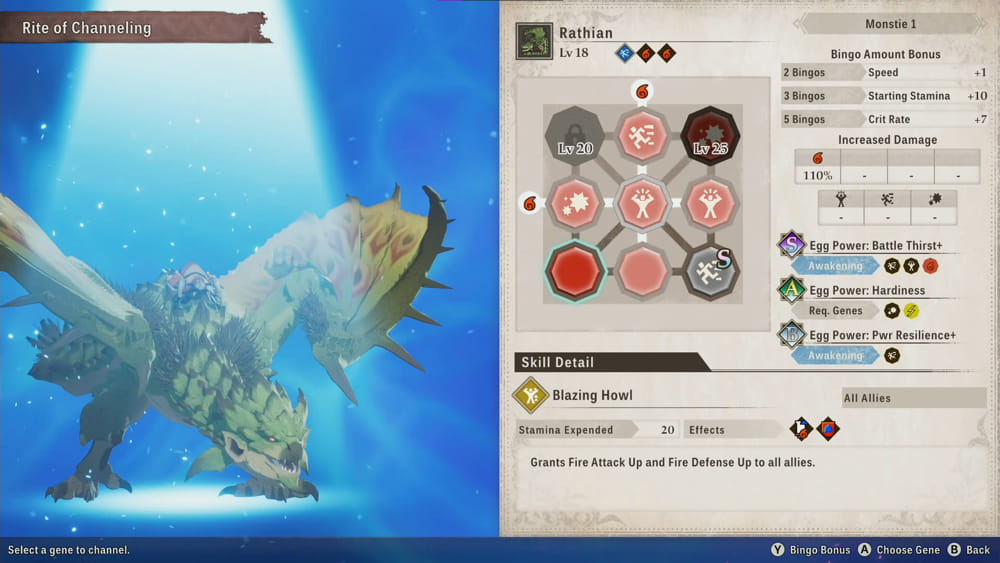Choose the locked Lv 25 gene slot
Viewport: 1000px width, 563px height.
pyautogui.click(x=709, y=136)
